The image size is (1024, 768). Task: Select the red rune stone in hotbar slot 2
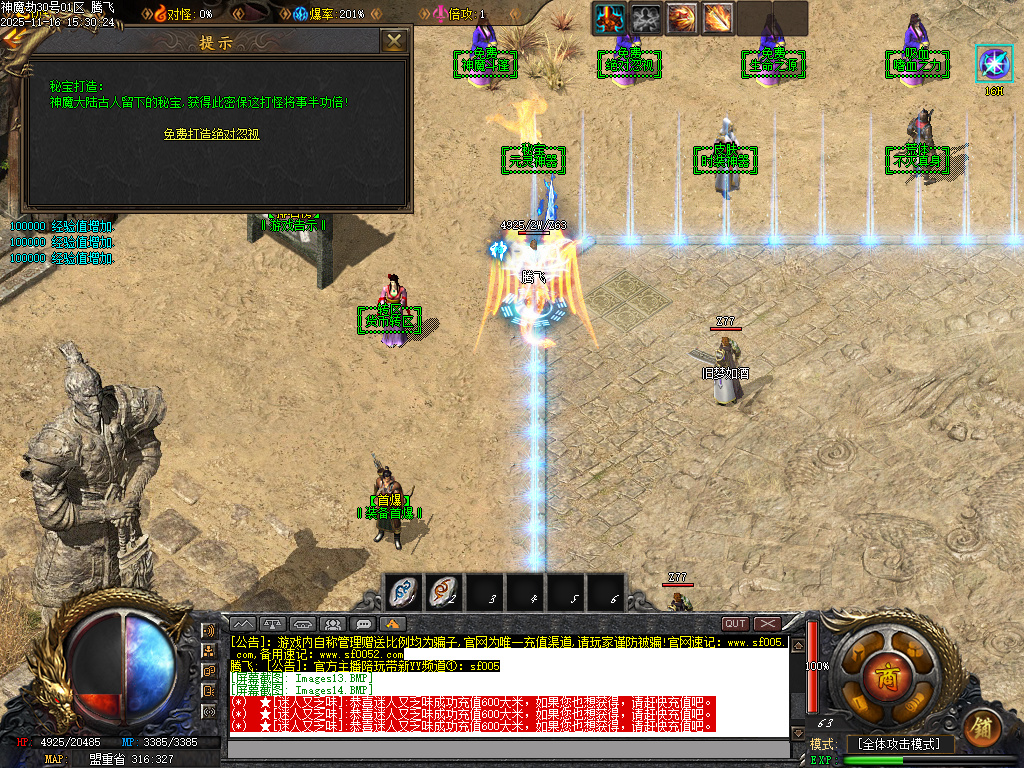click(x=442, y=593)
